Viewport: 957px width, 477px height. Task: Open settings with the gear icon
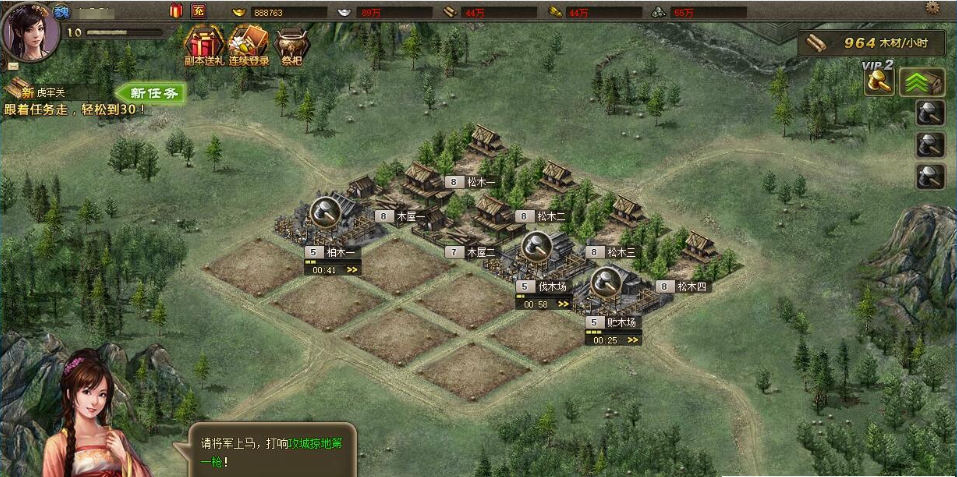[x=933, y=8]
